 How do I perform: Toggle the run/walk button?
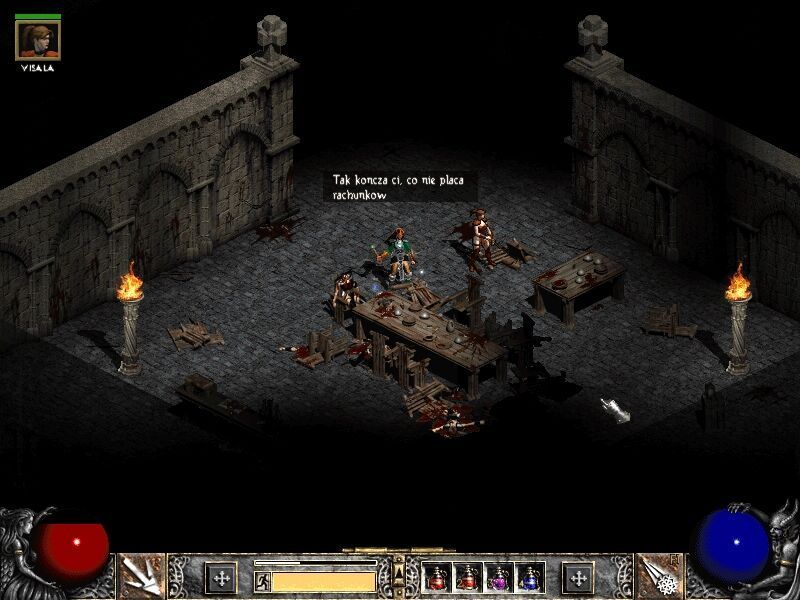coord(262,580)
